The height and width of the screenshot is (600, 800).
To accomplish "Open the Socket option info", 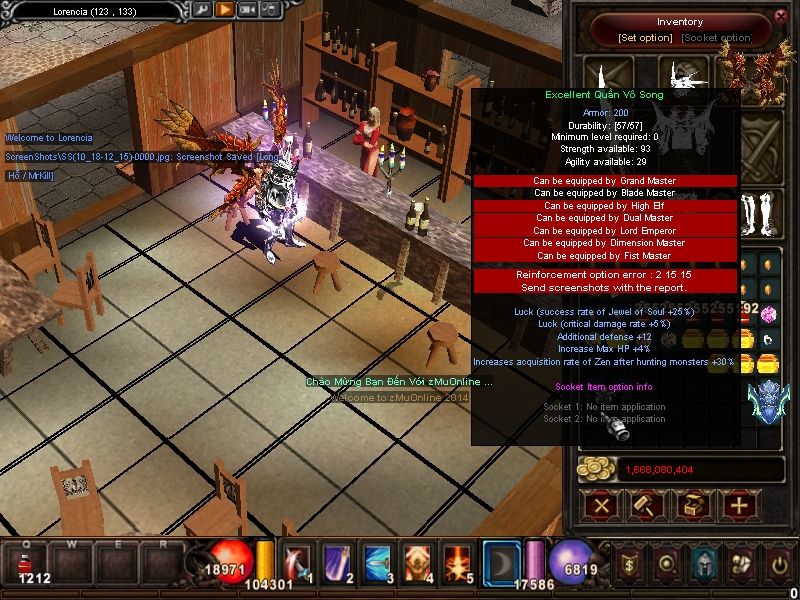I will click(716, 38).
